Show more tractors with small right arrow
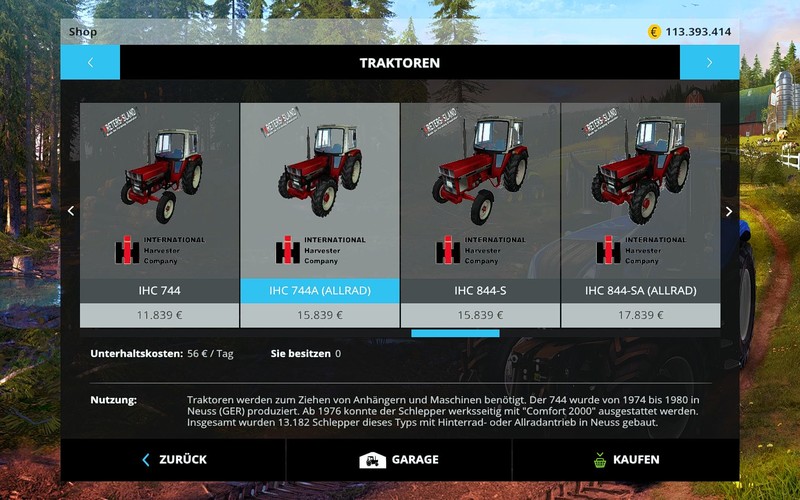 pyautogui.click(x=729, y=211)
